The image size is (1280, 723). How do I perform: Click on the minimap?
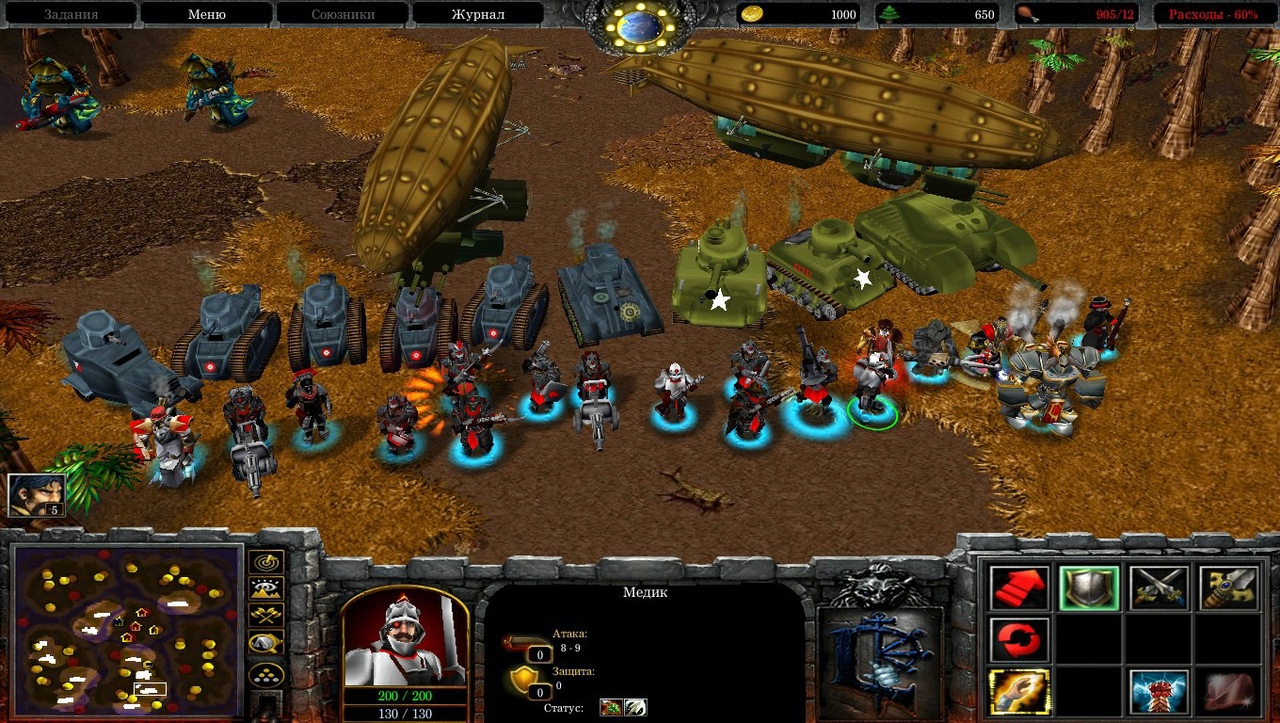pyautogui.click(x=128, y=628)
